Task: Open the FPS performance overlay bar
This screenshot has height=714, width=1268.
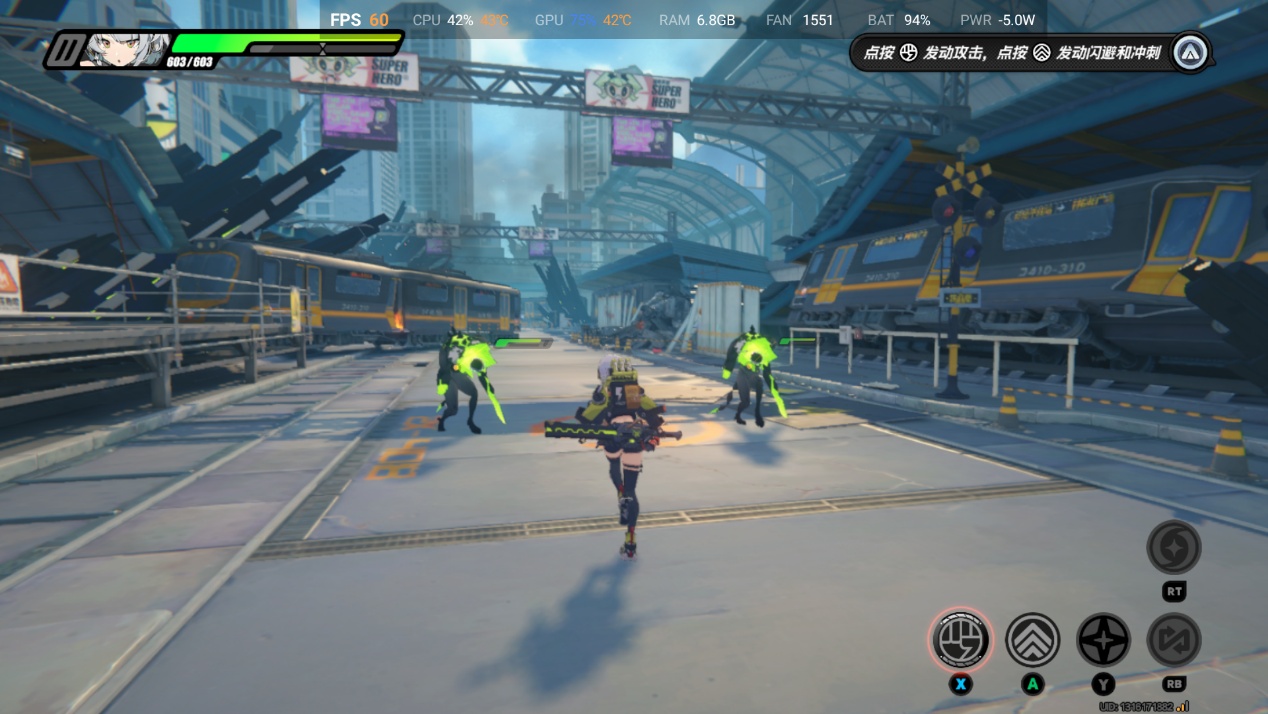Action: 682,20
